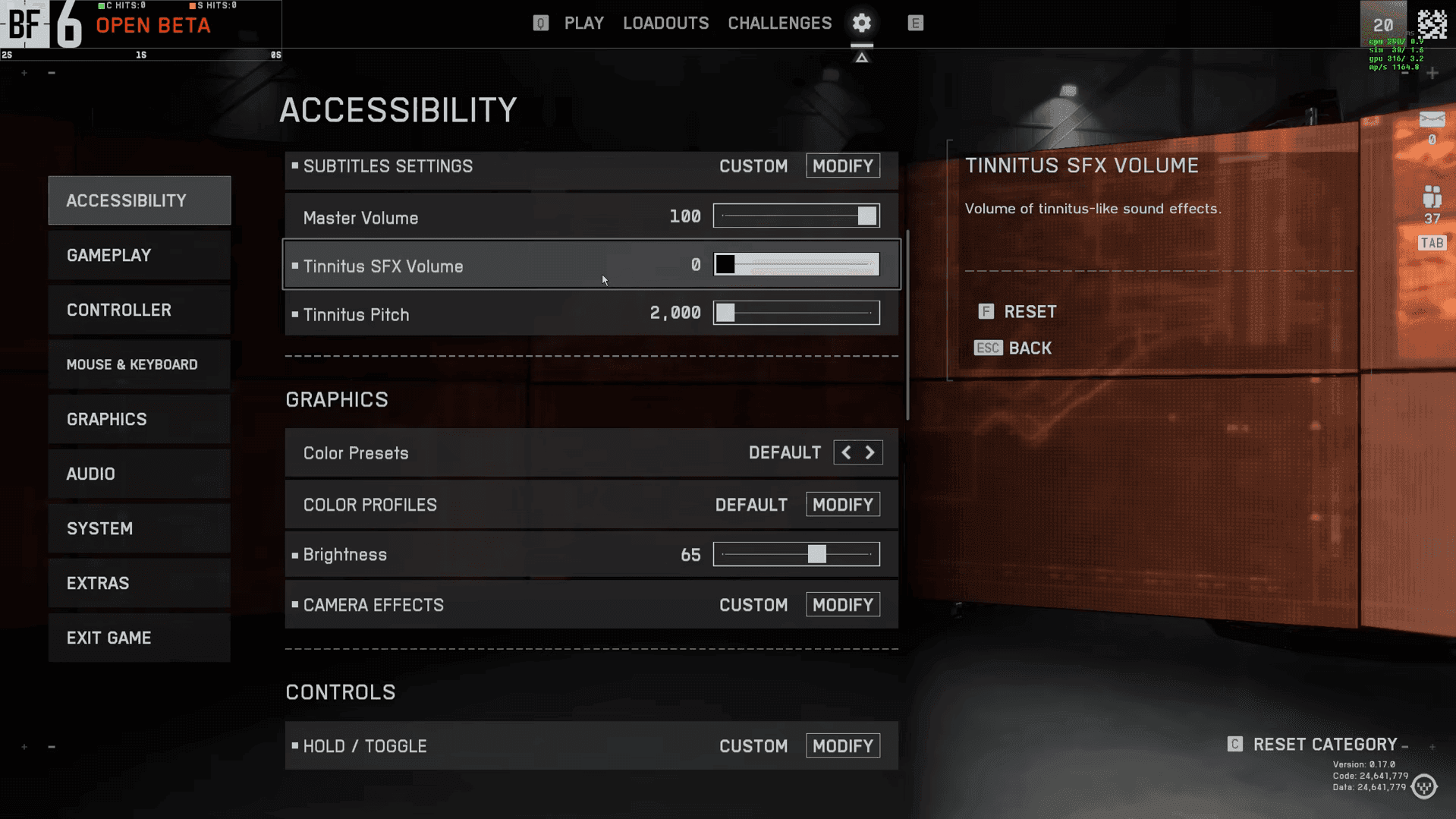Screen dimensions: 1456x819
Task: Open the Challenges menu item
Action: (779, 23)
